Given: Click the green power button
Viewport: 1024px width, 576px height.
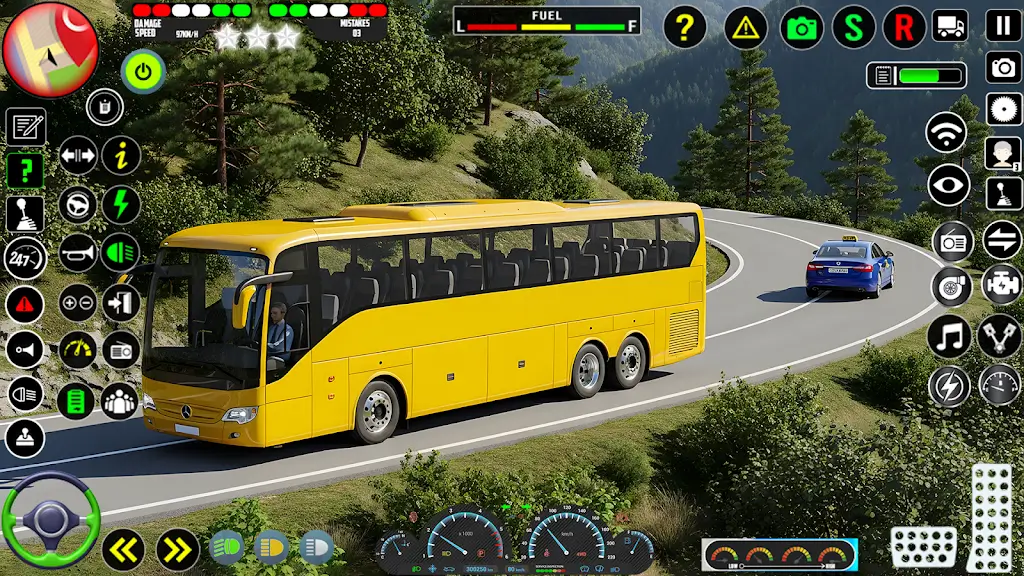Looking at the screenshot, I should tap(144, 71).
